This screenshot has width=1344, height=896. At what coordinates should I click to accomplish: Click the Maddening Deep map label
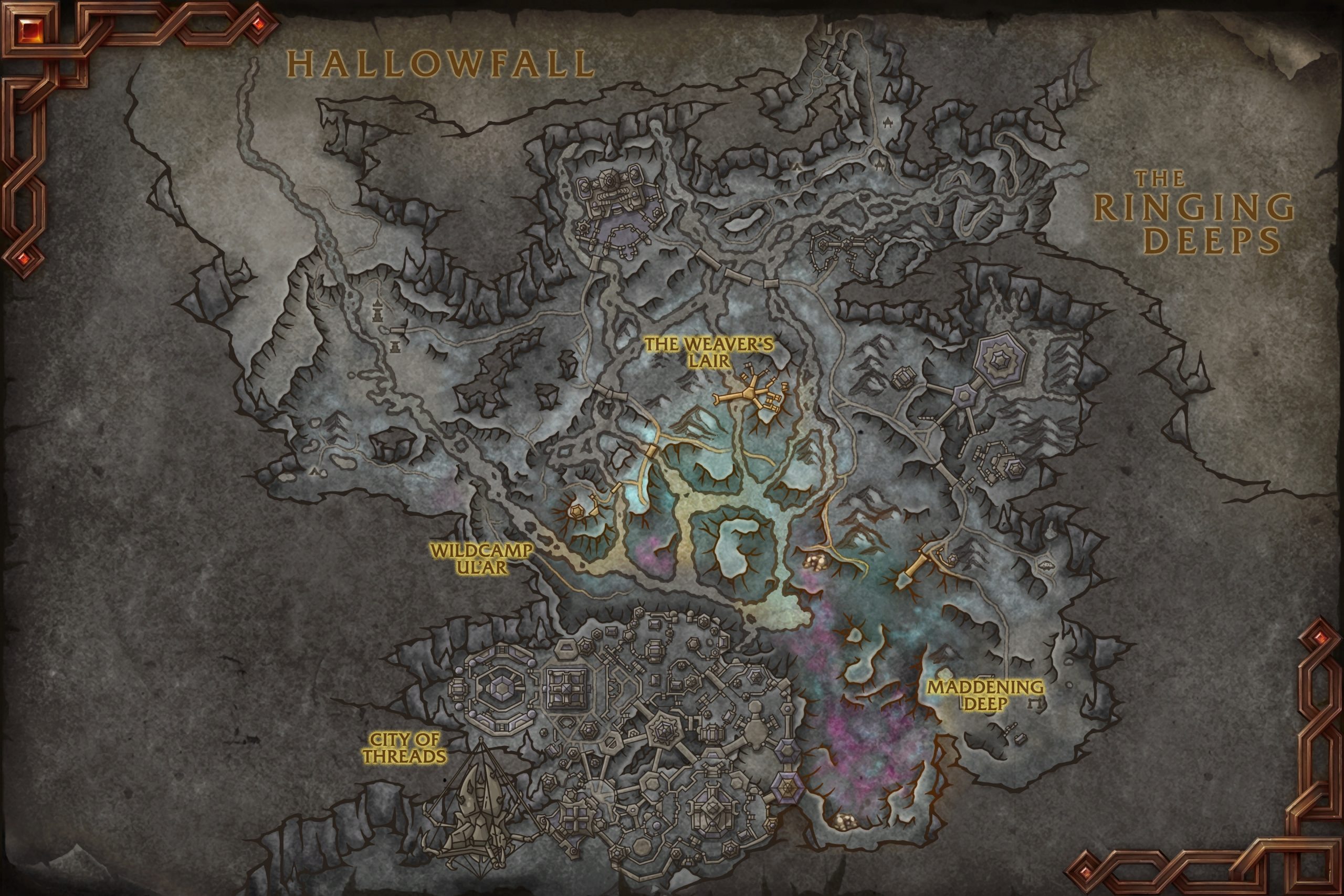[x=984, y=695]
